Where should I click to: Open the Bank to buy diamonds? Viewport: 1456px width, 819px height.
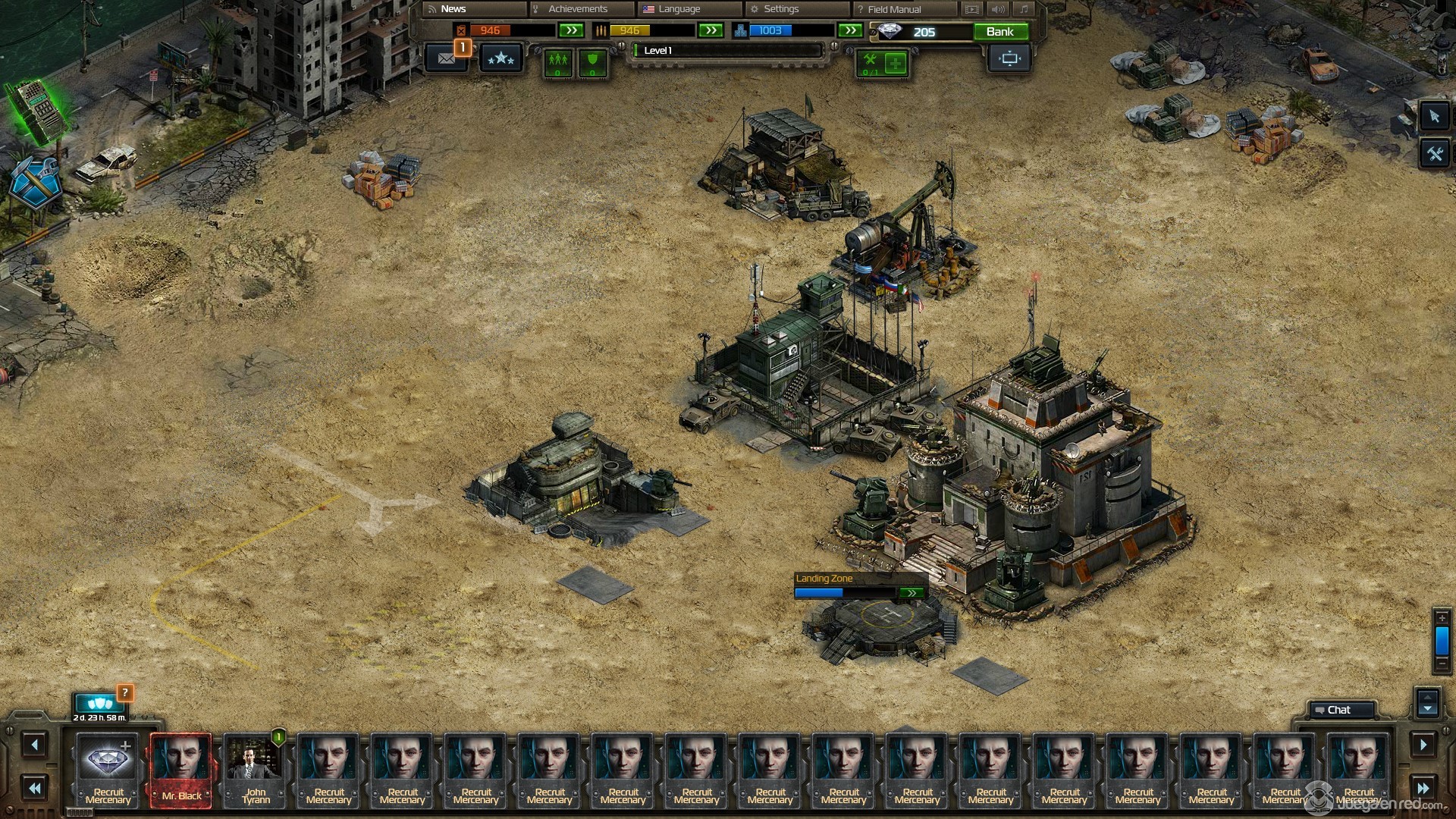point(999,32)
